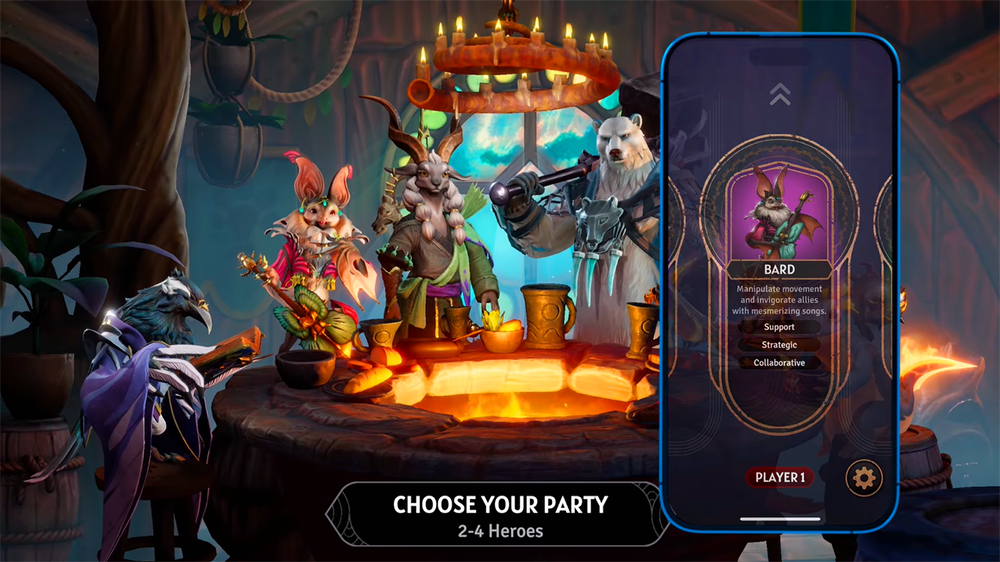Click the Choose Your Party banner
This screenshot has height=562, width=1000.
499,515
